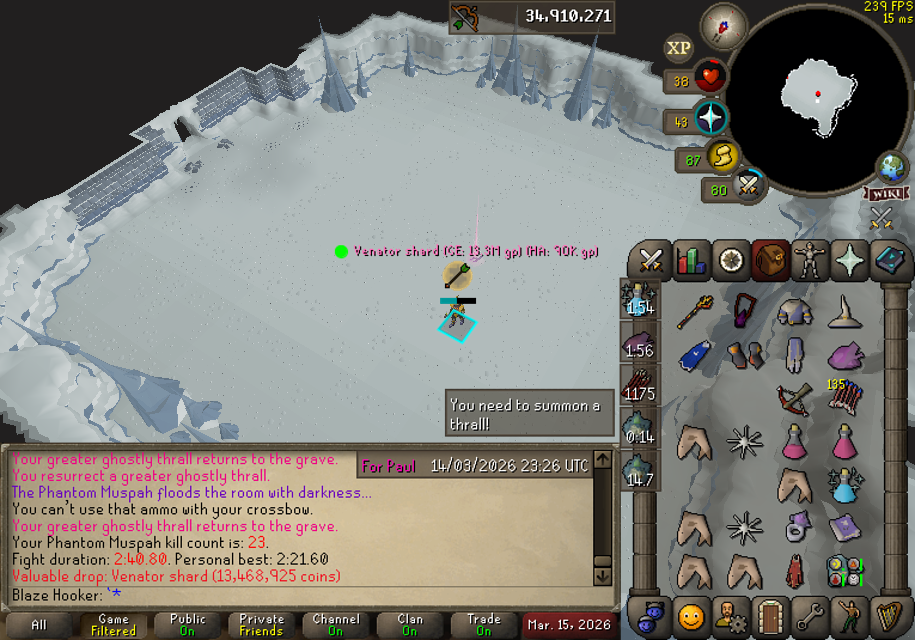Click the rune pouch in the inventory
915x640 pixels.
click(x=846, y=571)
